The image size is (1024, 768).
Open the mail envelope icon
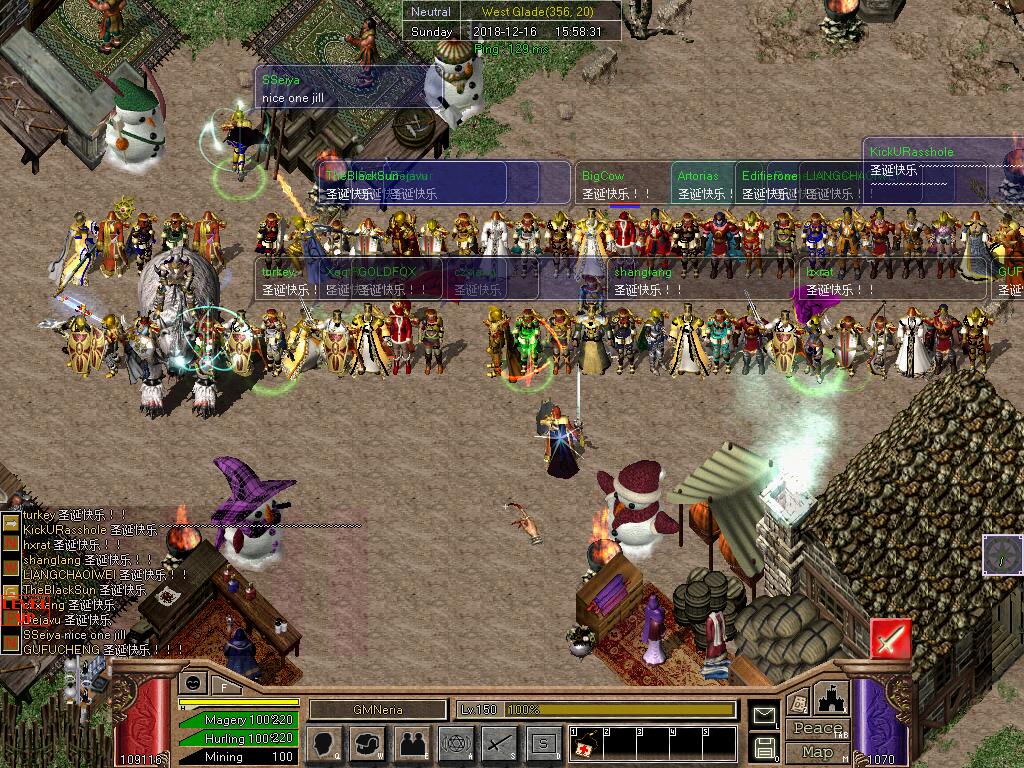[764, 715]
